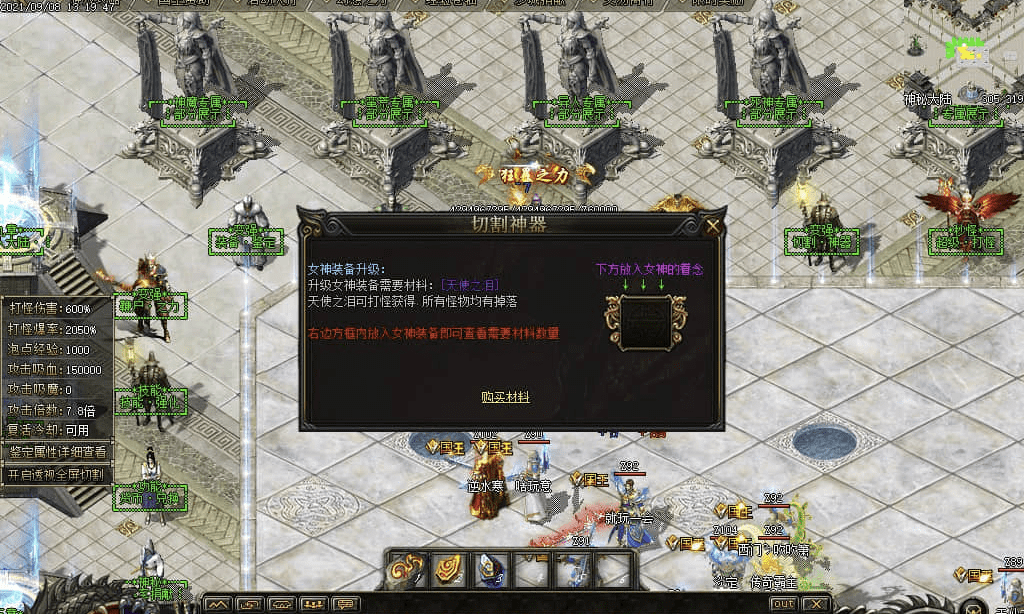Open the chat bubble button on bottom bar
Screen dimensions: 1024x614
point(346,604)
